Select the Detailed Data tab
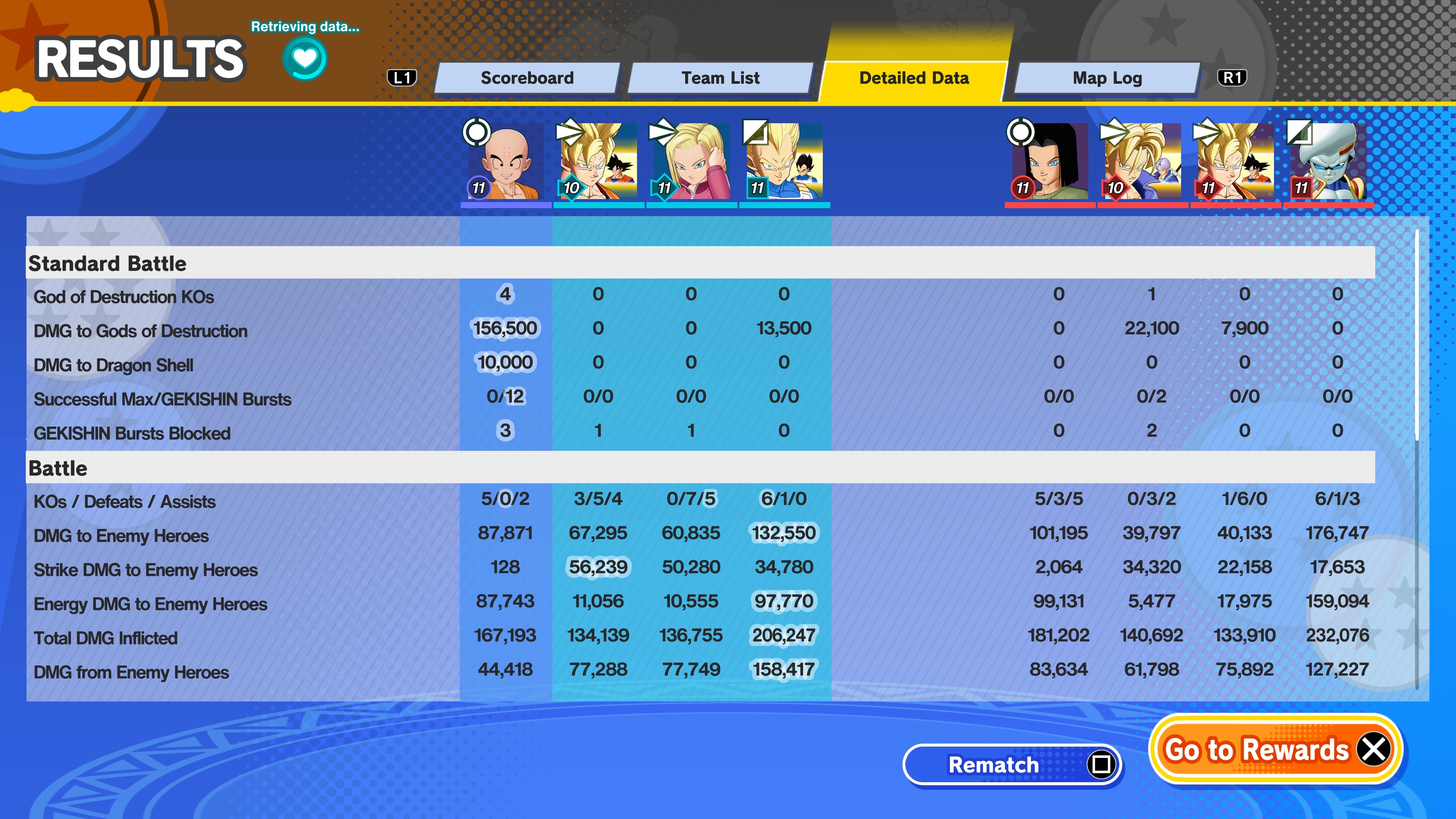Screen dimensions: 1456x819 913,78
